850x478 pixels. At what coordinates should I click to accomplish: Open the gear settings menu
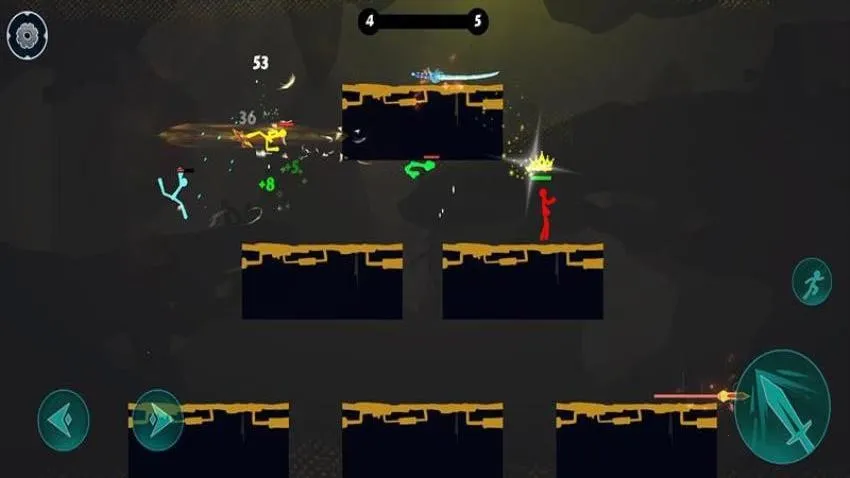(x=28, y=35)
